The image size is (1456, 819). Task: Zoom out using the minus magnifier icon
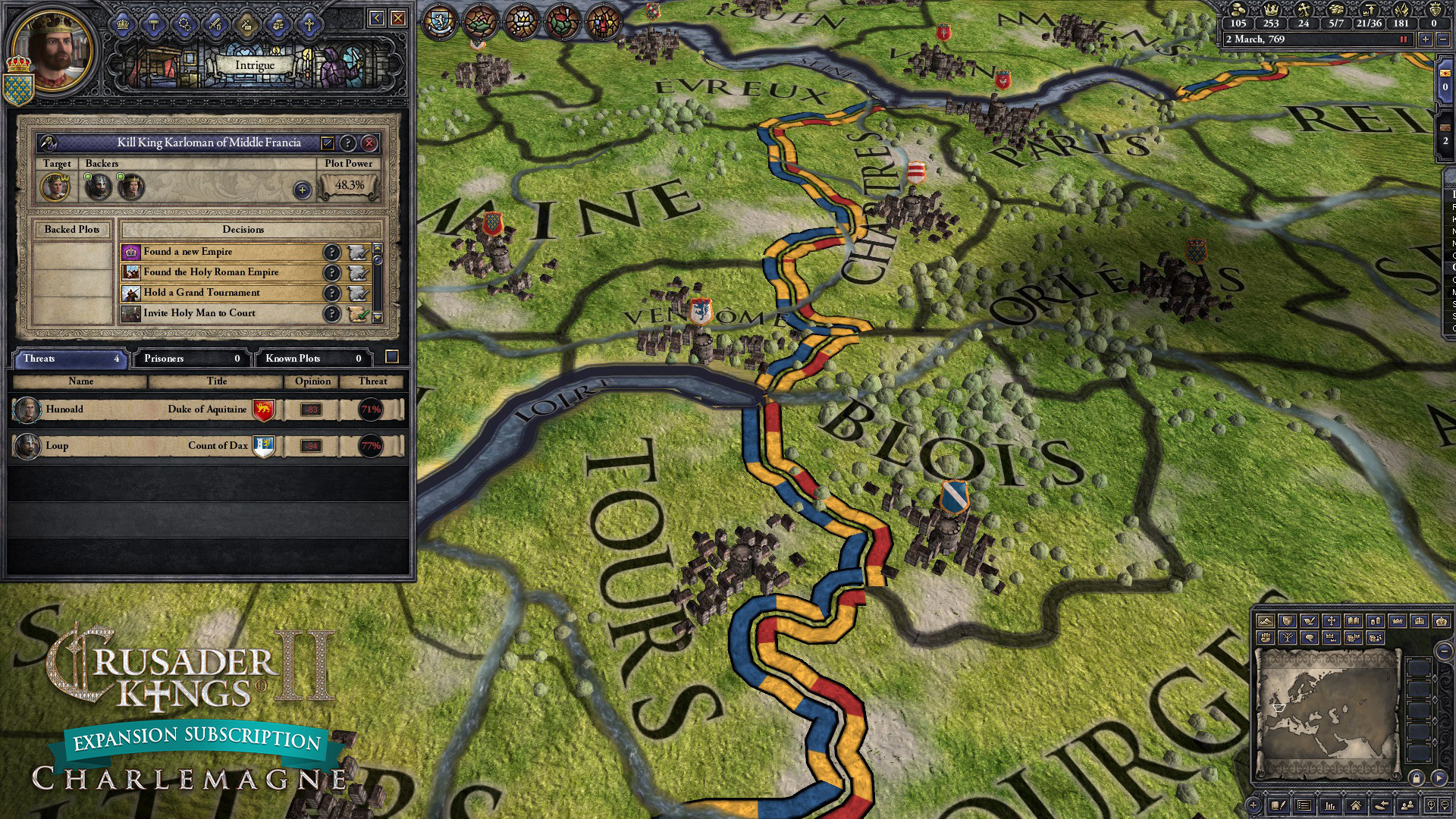1444,805
